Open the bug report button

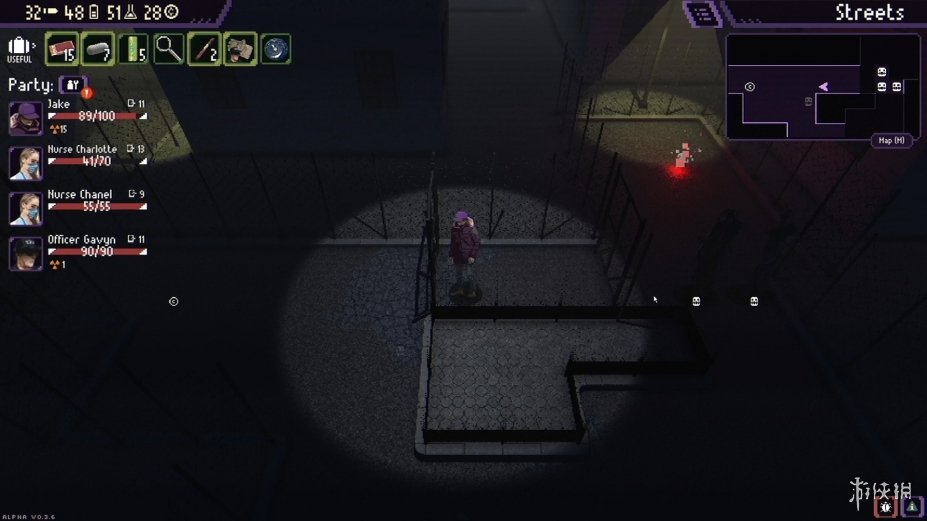[885, 507]
